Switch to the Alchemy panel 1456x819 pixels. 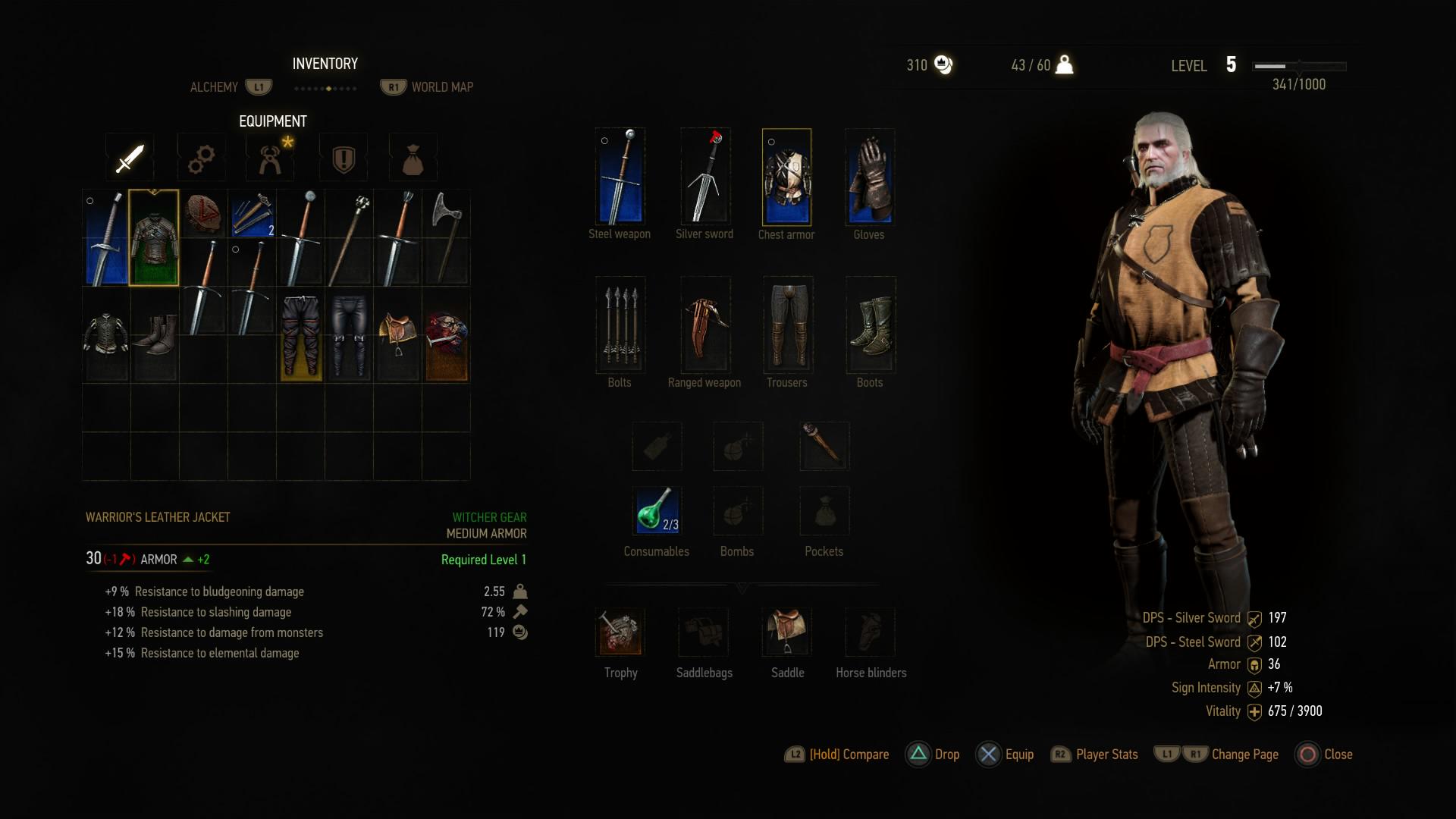point(215,86)
